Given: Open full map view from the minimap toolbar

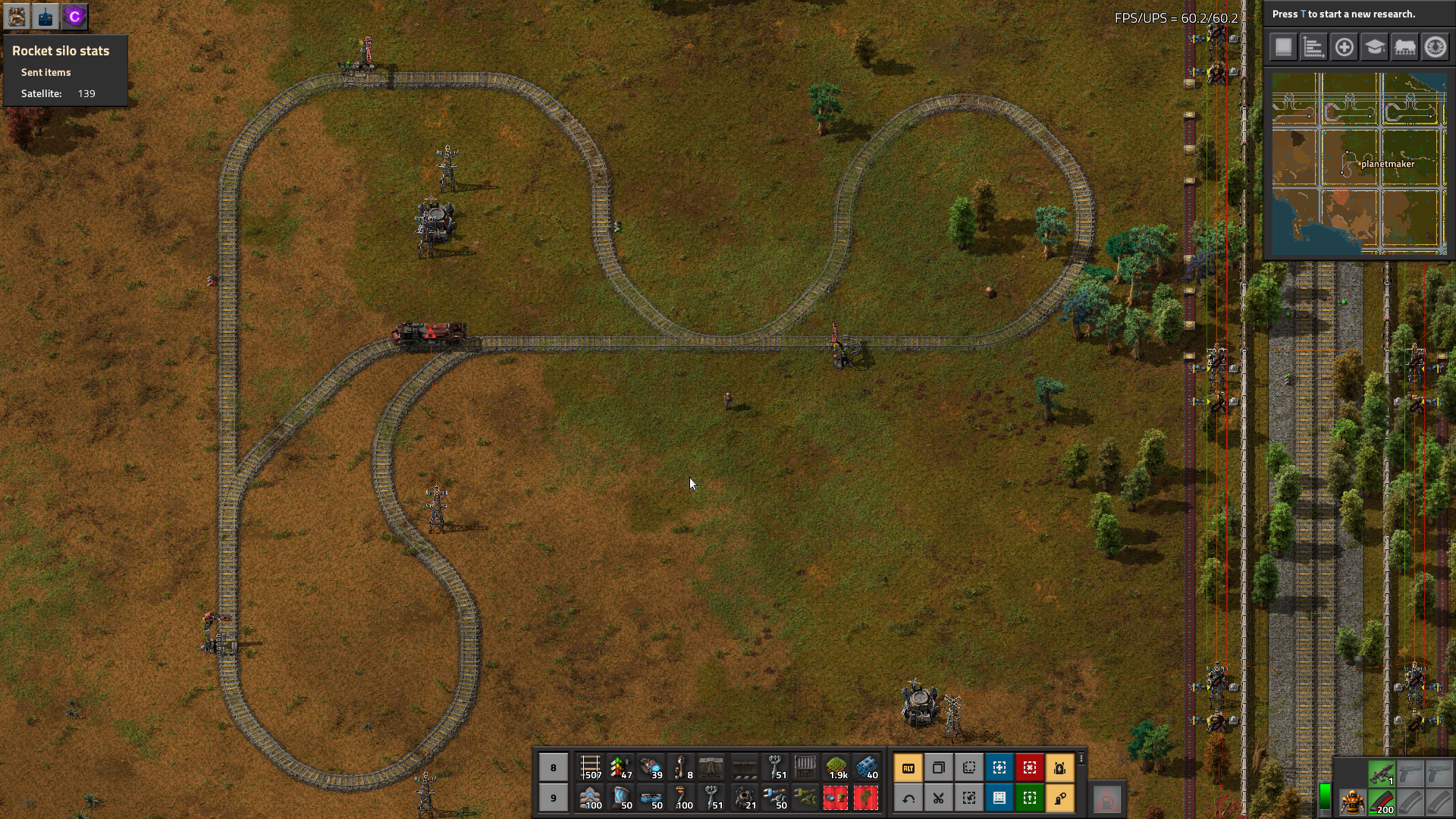Looking at the screenshot, I should [x=1282, y=46].
